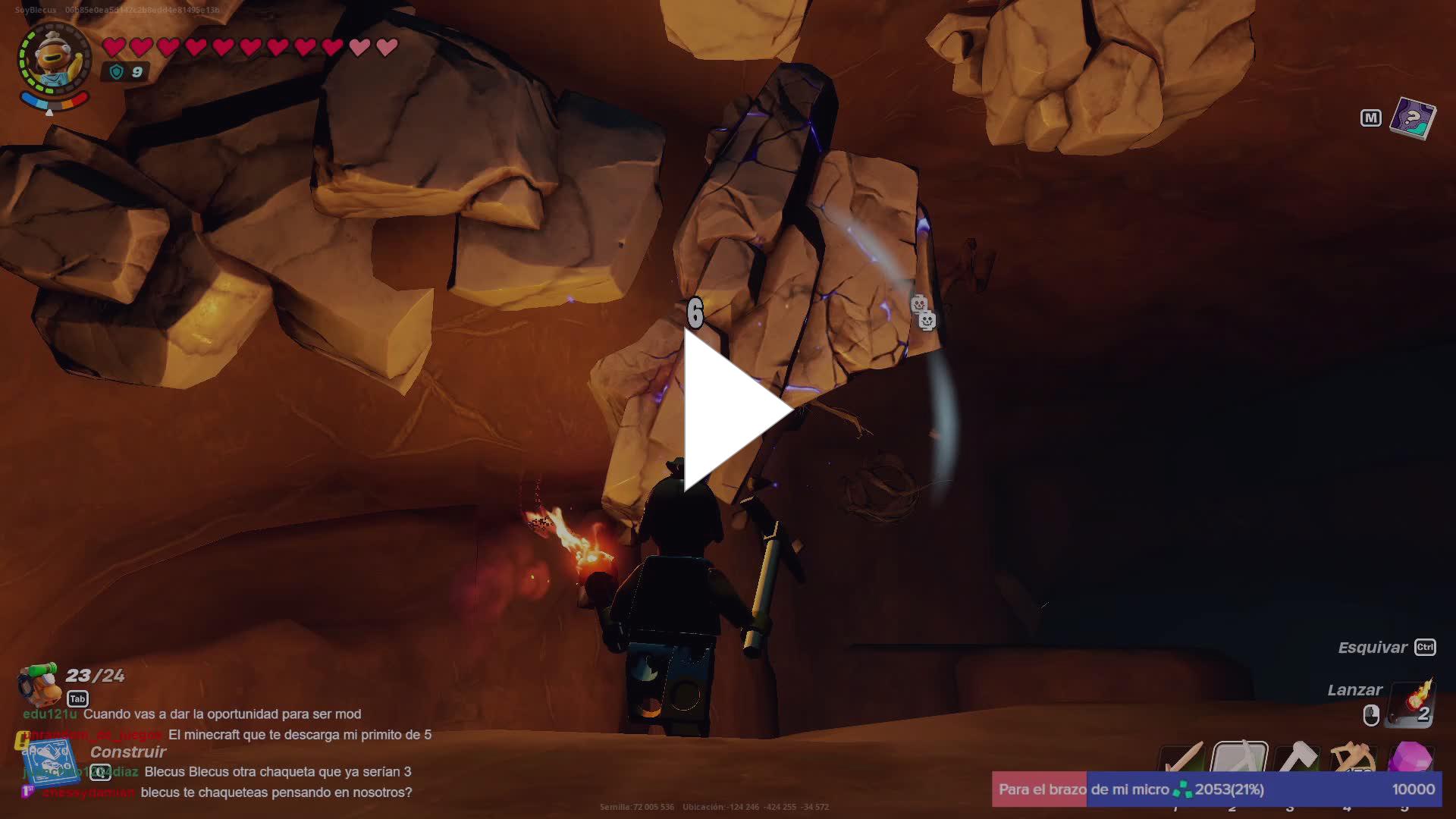Open the map journal icon with the question mark
This screenshot has height=819, width=1456.
(1412, 118)
